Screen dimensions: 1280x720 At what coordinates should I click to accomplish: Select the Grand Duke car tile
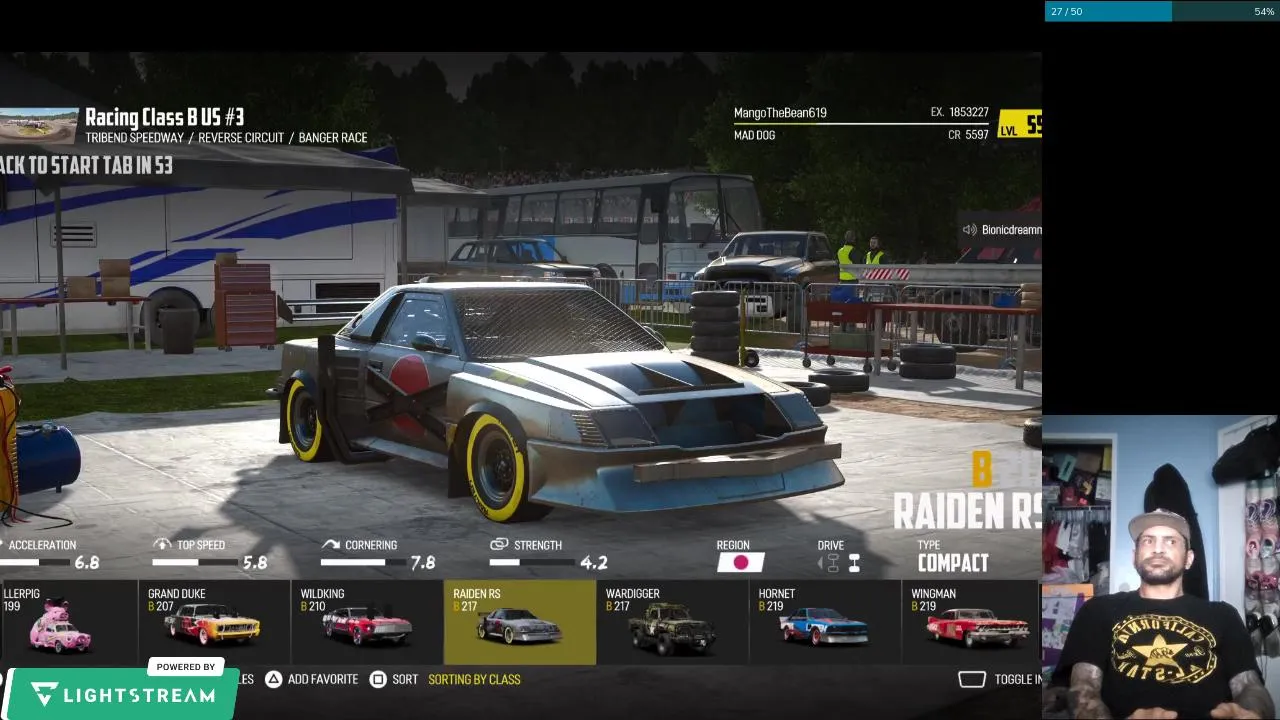coord(213,622)
